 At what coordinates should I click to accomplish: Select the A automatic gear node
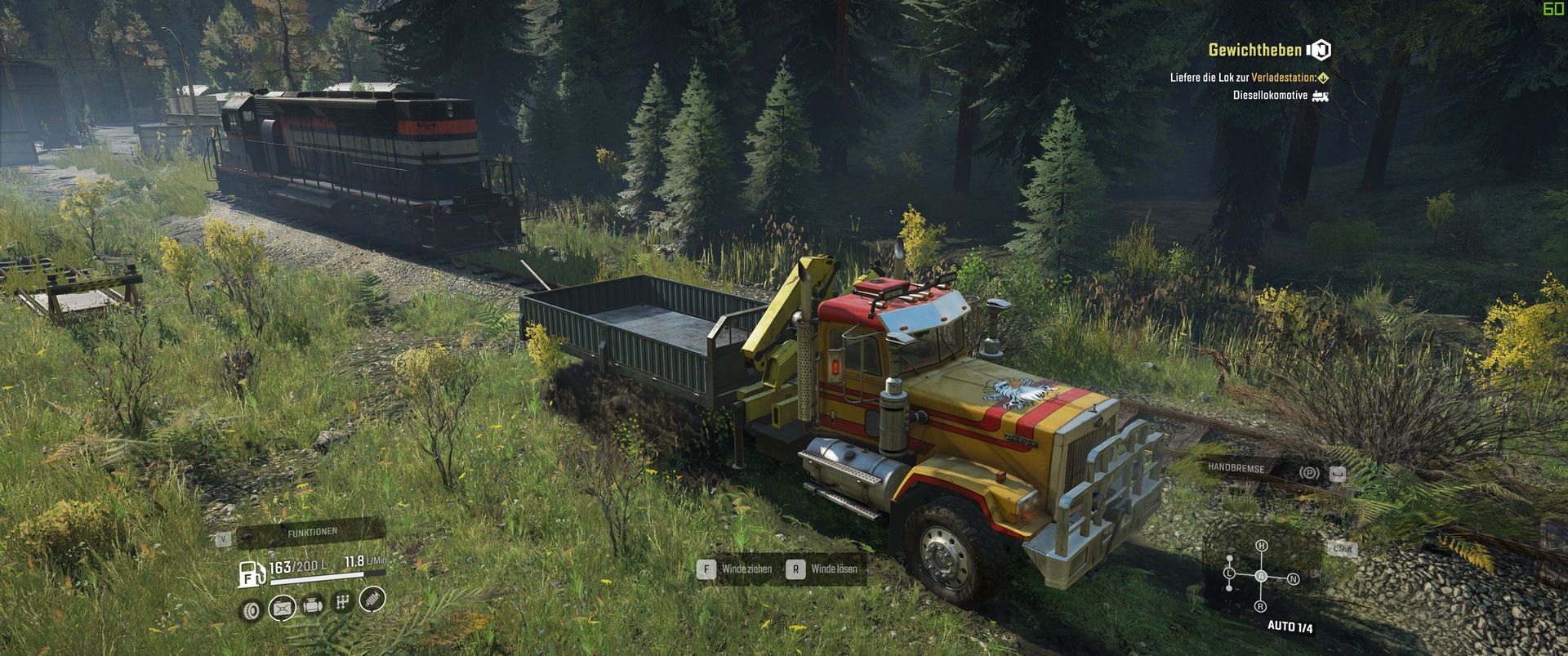click(x=1262, y=577)
